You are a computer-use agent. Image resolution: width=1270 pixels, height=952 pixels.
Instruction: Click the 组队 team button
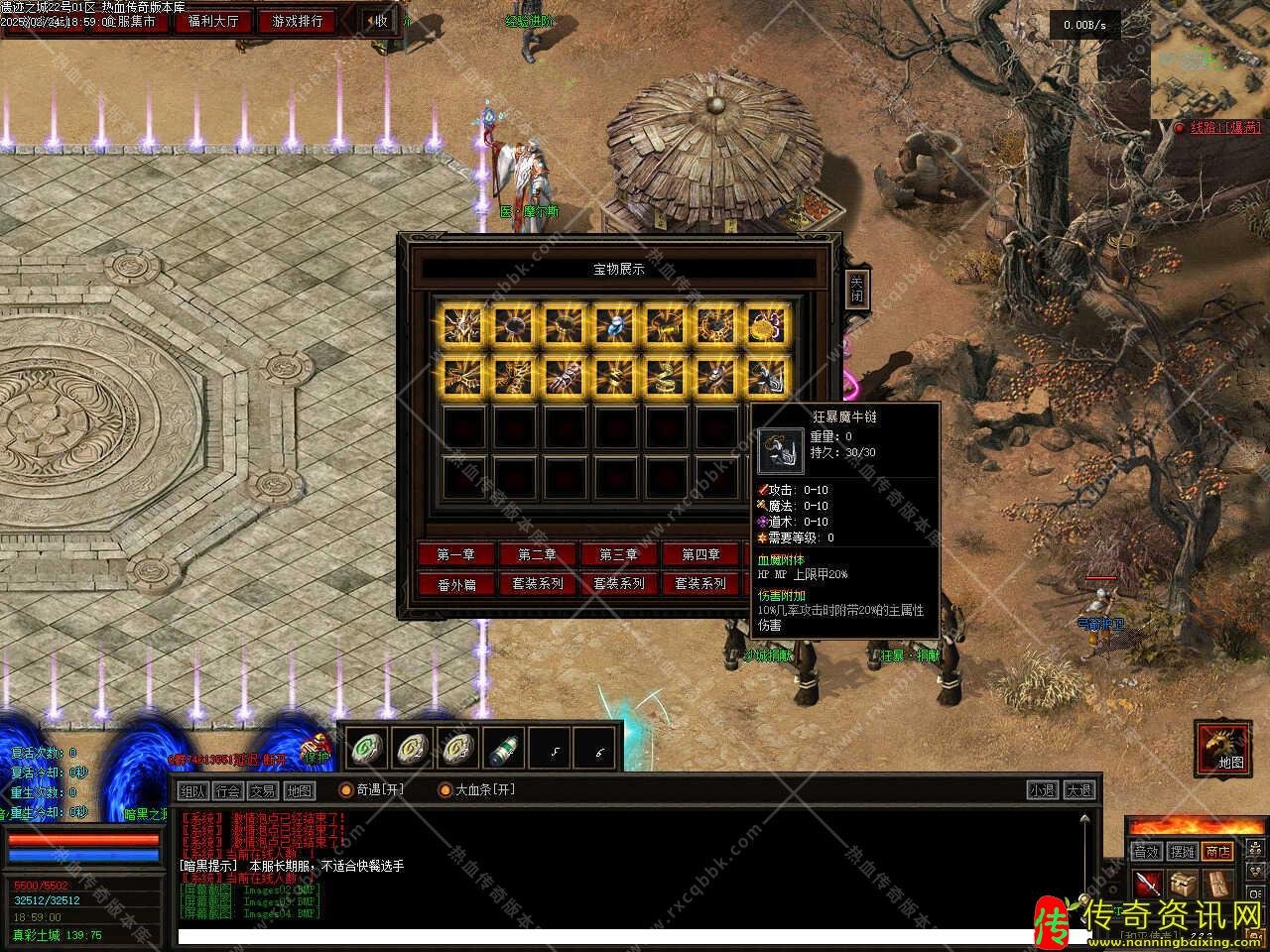point(193,790)
